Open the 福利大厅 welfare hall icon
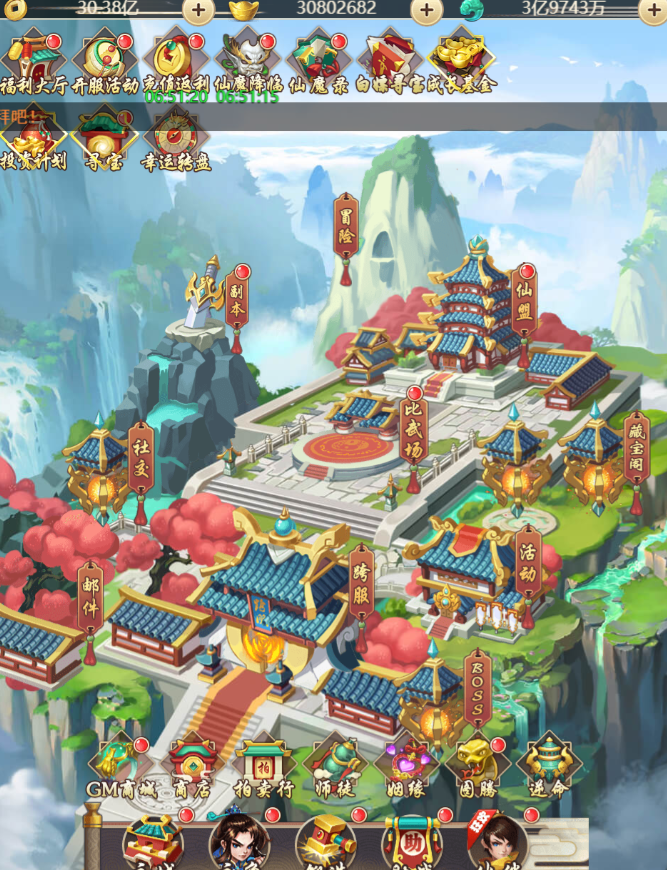 pos(33,61)
